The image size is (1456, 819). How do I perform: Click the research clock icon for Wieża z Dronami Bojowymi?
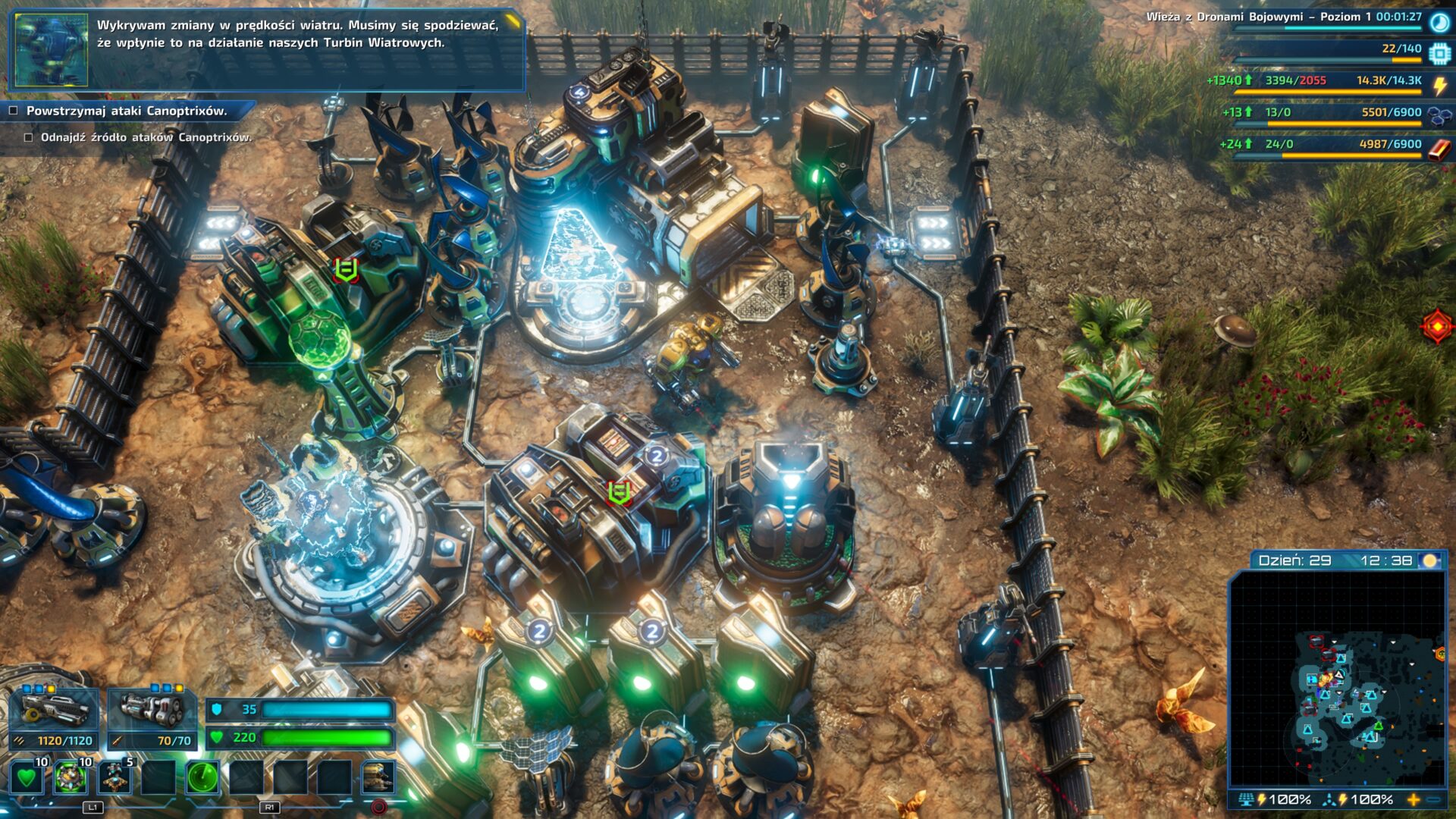(1439, 23)
